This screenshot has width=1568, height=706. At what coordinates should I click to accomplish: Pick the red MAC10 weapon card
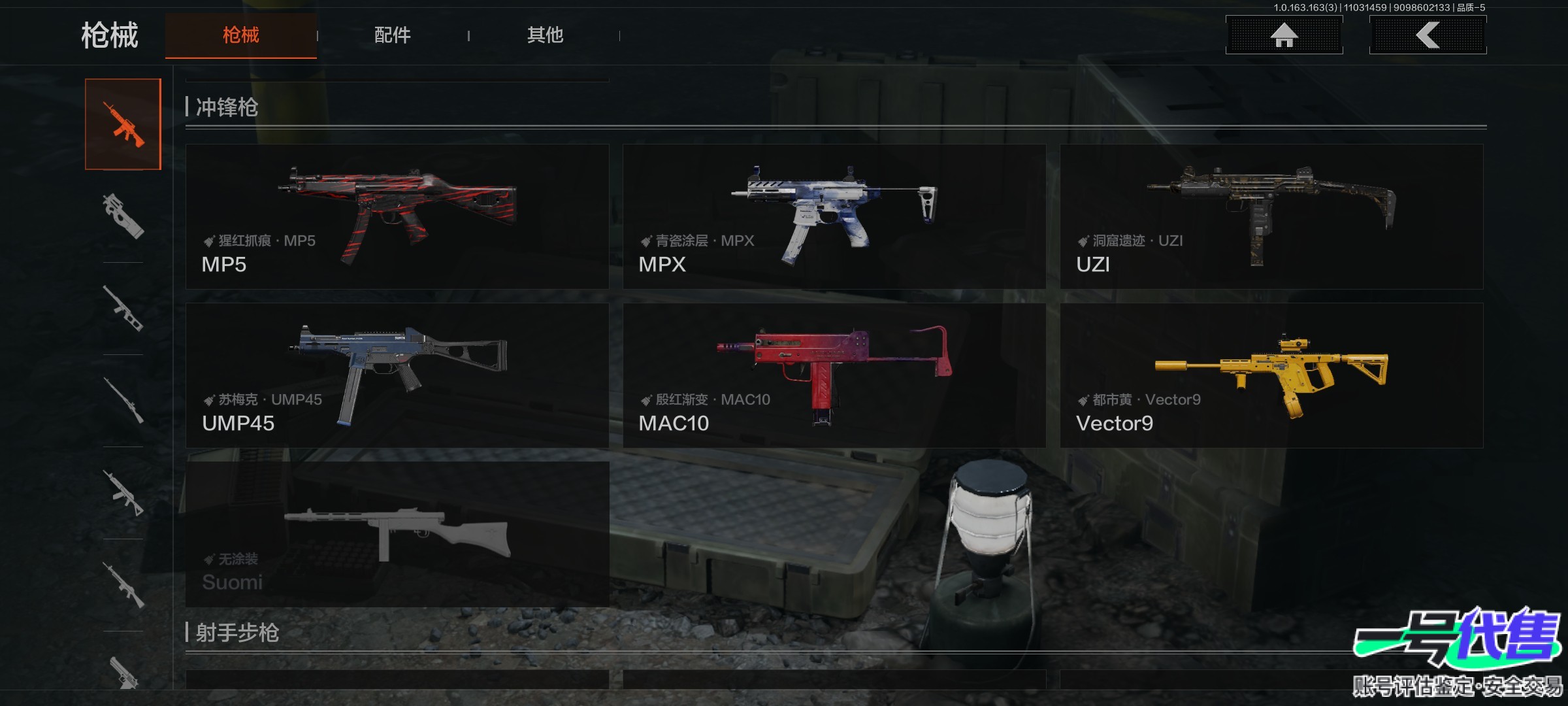(x=834, y=375)
